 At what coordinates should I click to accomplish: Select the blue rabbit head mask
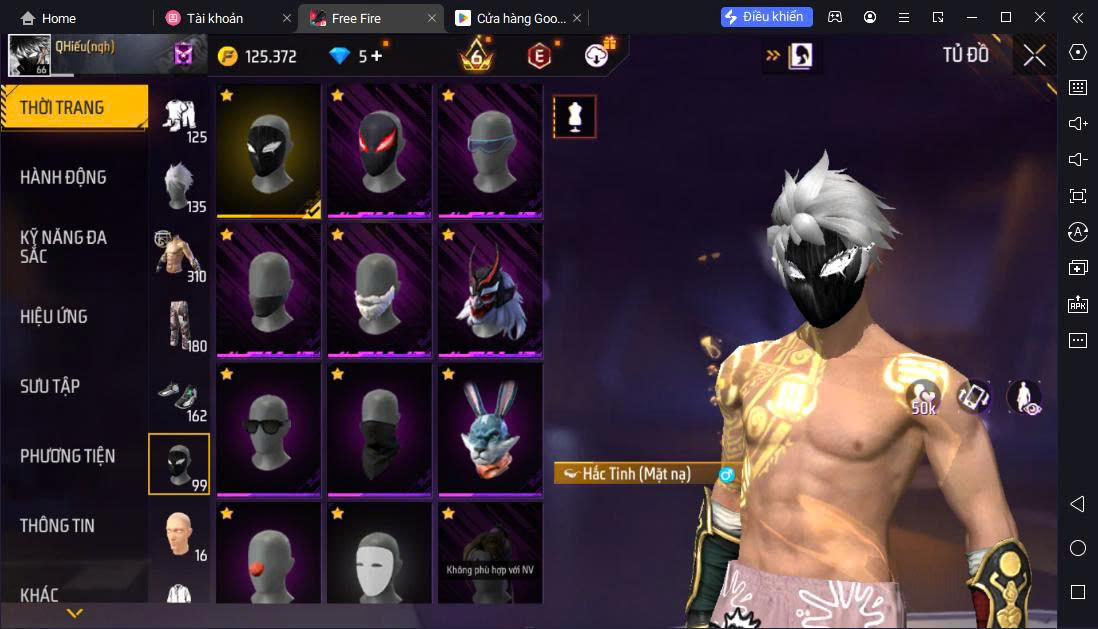click(x=490, y=429)
